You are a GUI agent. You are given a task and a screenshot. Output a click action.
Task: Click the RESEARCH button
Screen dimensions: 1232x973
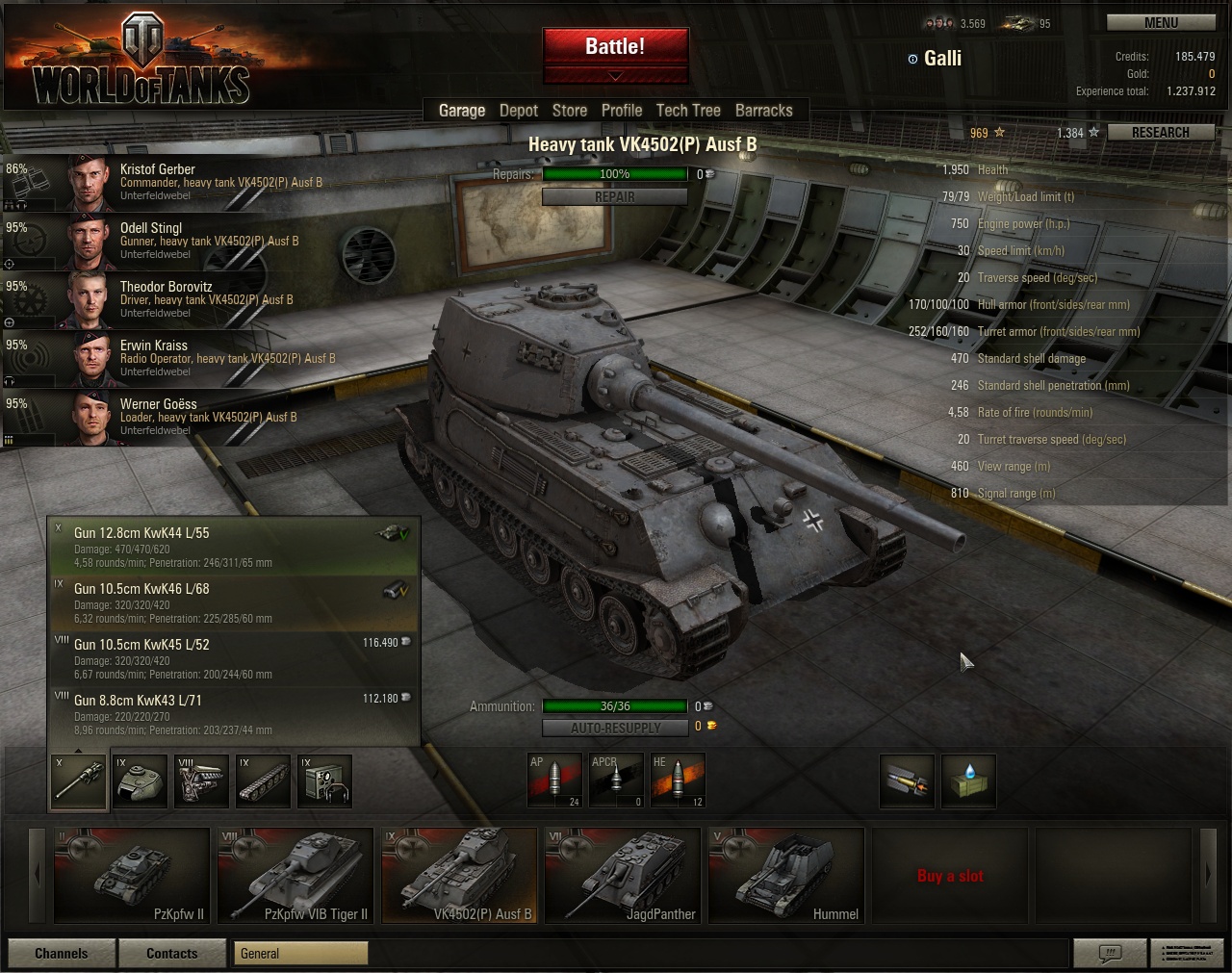click(1160, 133)
